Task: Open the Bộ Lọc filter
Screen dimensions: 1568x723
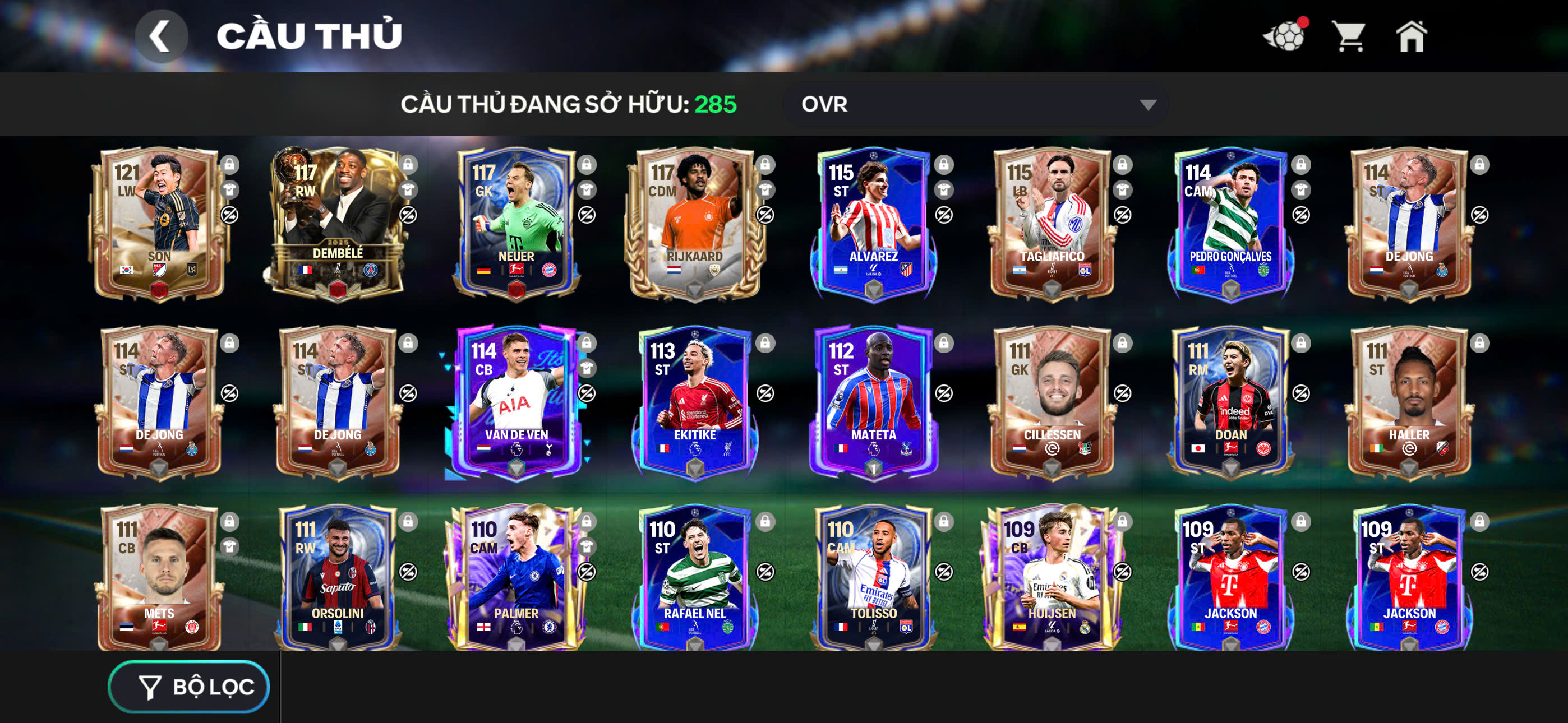Action: tap(190, 687)
